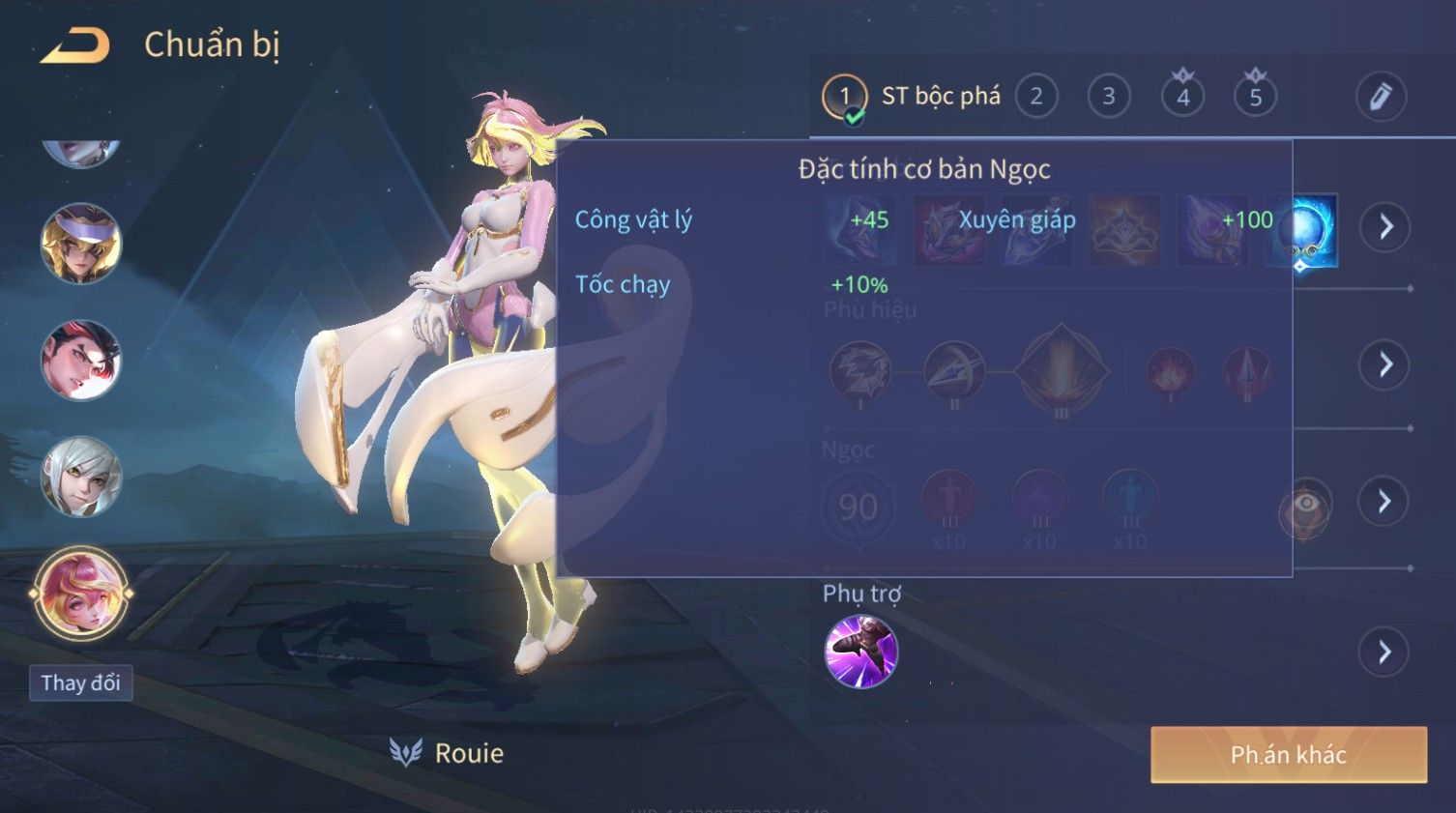Expand the Phụ trợ support skill arrow
The width and height of the screenshot is (1456, 813).
pyautogui.click(x=1385, y=653)
